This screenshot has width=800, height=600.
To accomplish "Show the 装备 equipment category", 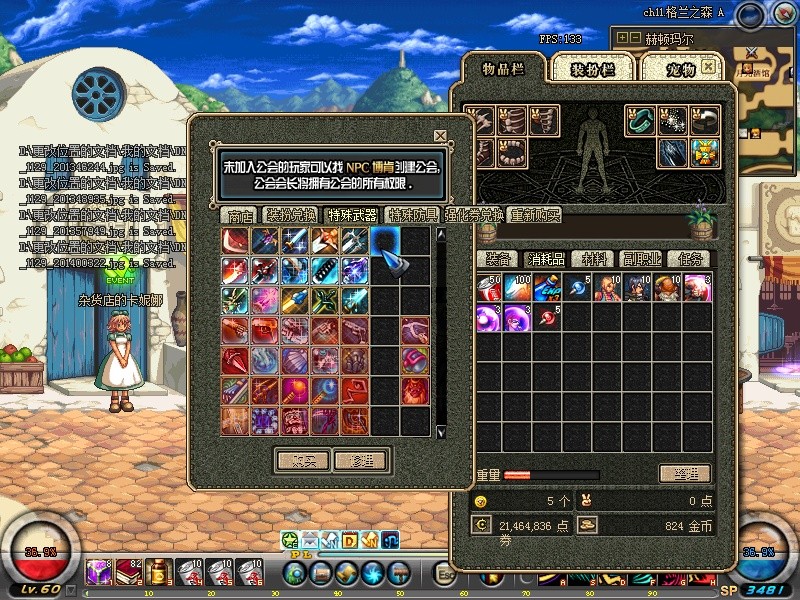I will pos(498,259).
